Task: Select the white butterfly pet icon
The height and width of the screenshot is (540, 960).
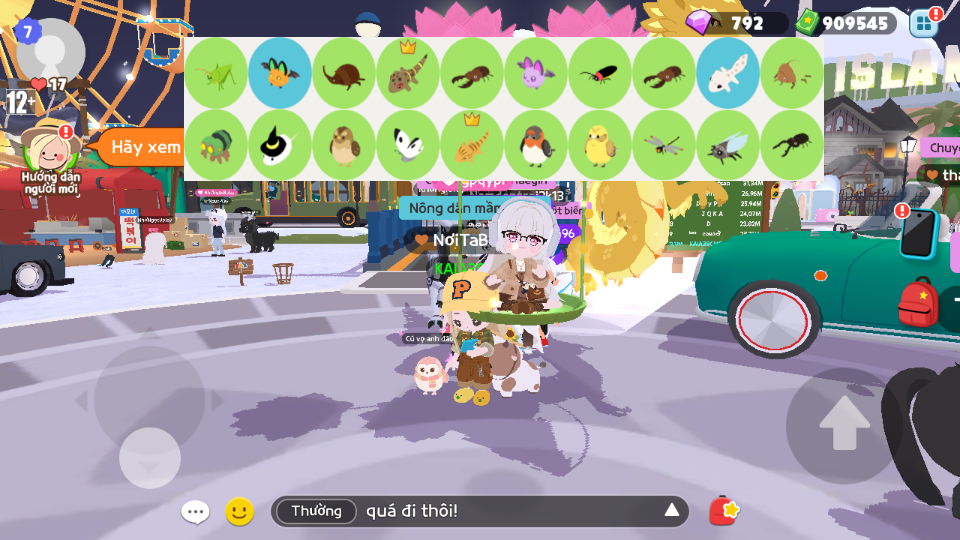Action: click(x=408, y=145)
